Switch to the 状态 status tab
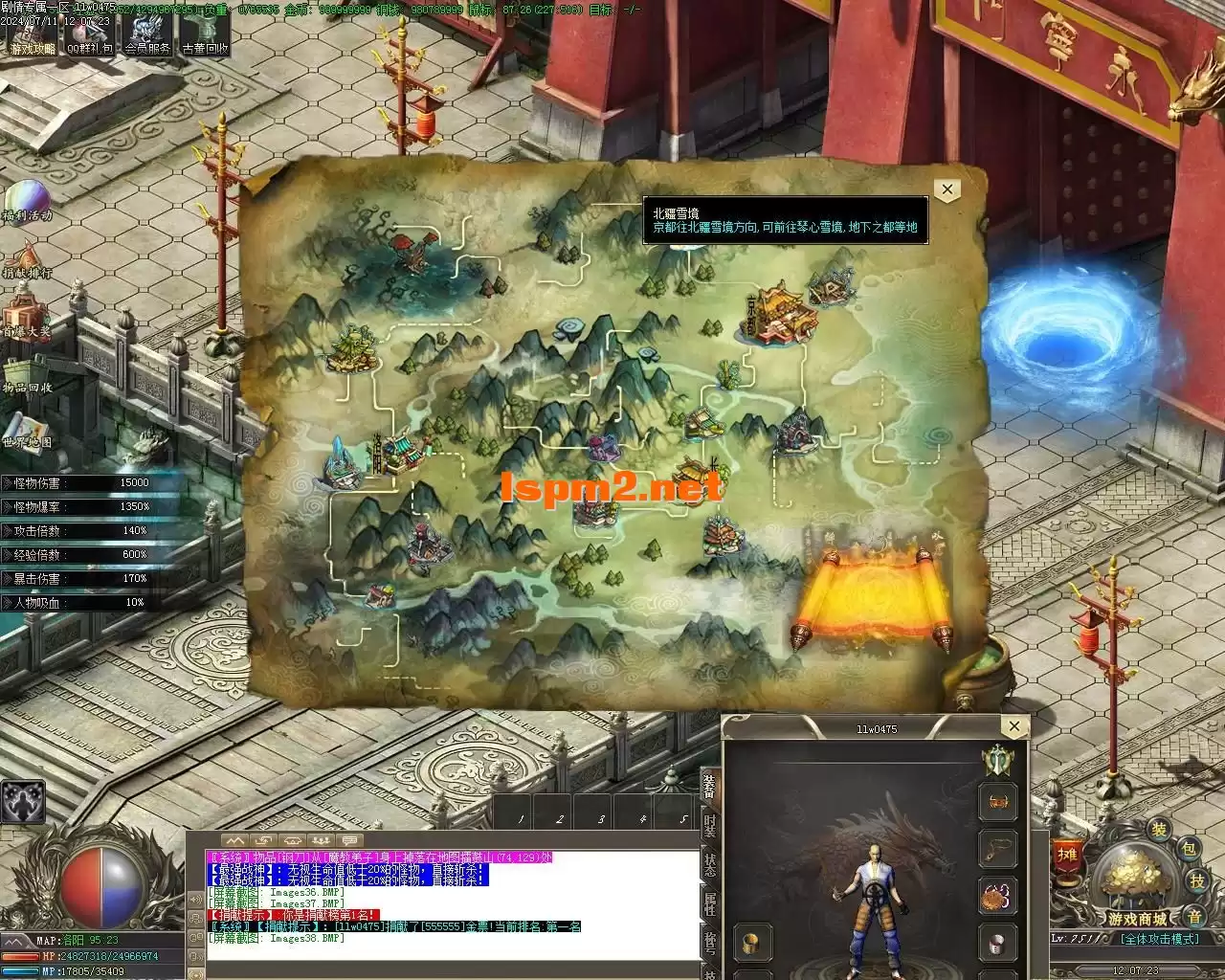Viewport: 1225px width, 980px height. click(x=709, y=864)
